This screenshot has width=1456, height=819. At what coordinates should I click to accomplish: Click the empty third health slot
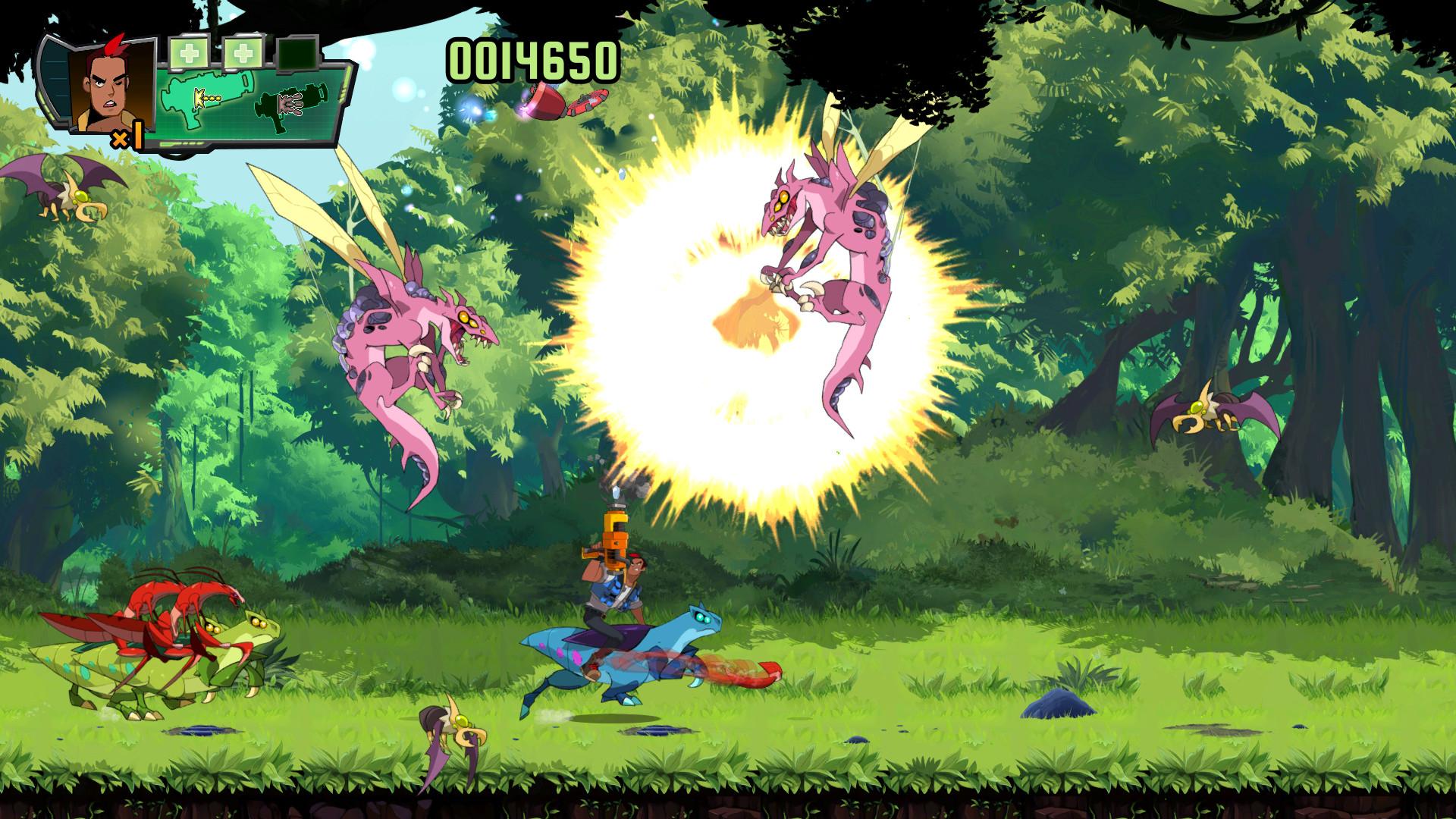click(300, 53)
